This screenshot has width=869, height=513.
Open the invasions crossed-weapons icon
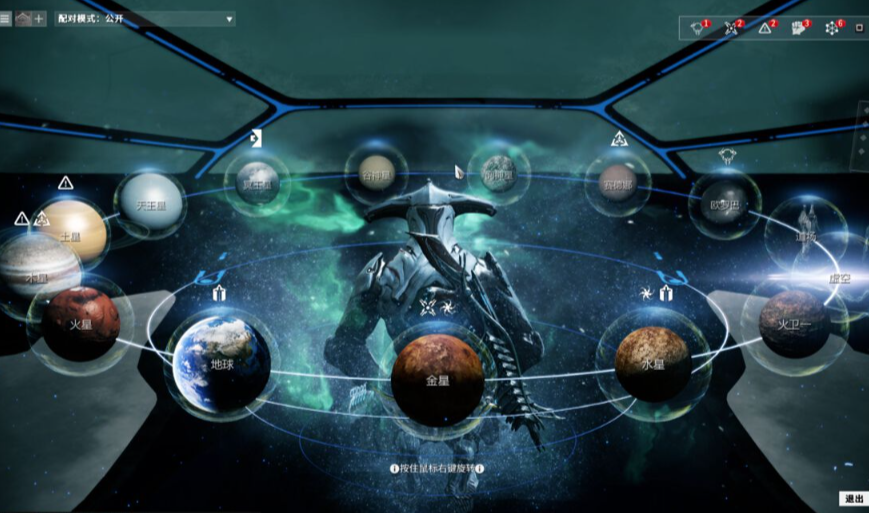tap(732, 28)
